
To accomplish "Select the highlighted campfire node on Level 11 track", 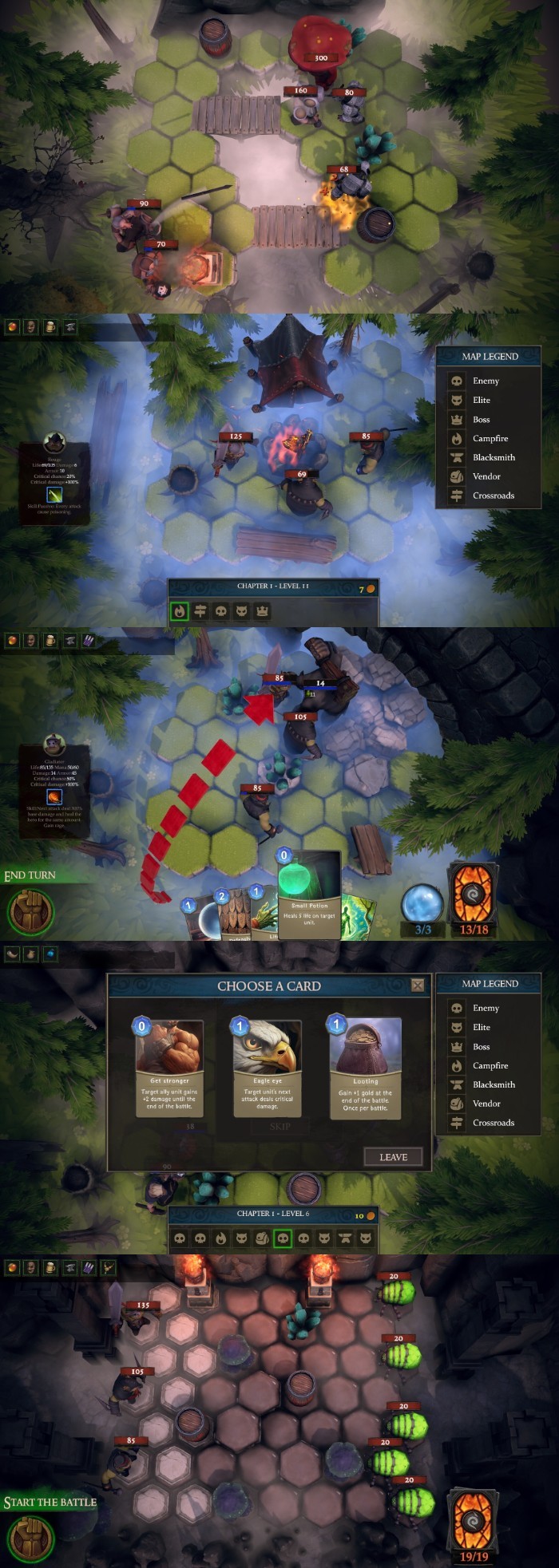I will click(179, 611).
